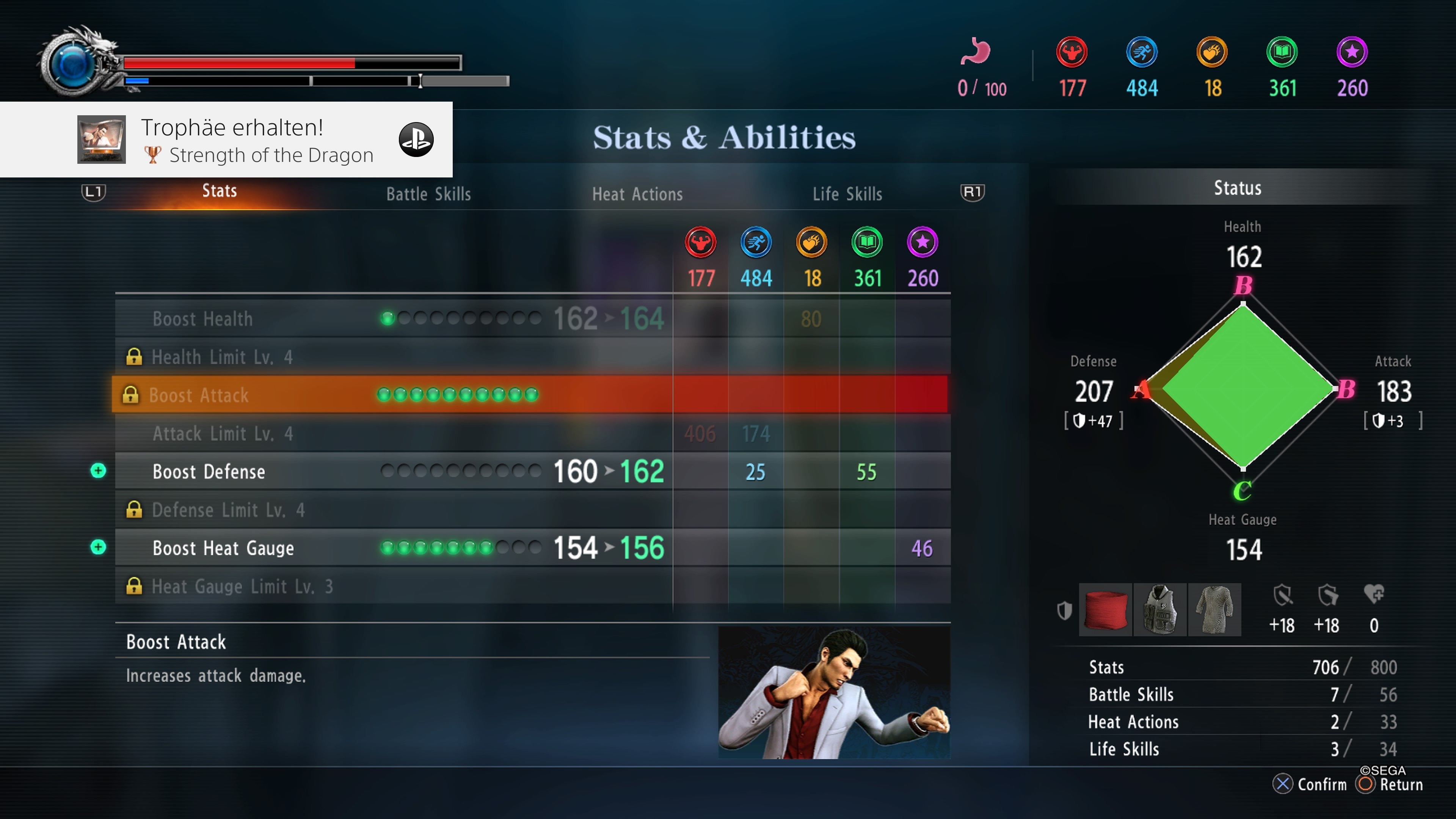This screenshot has width=1456, height=819.
Task: Switch to the Heat Actions tab
Action: tap(637, 195)
